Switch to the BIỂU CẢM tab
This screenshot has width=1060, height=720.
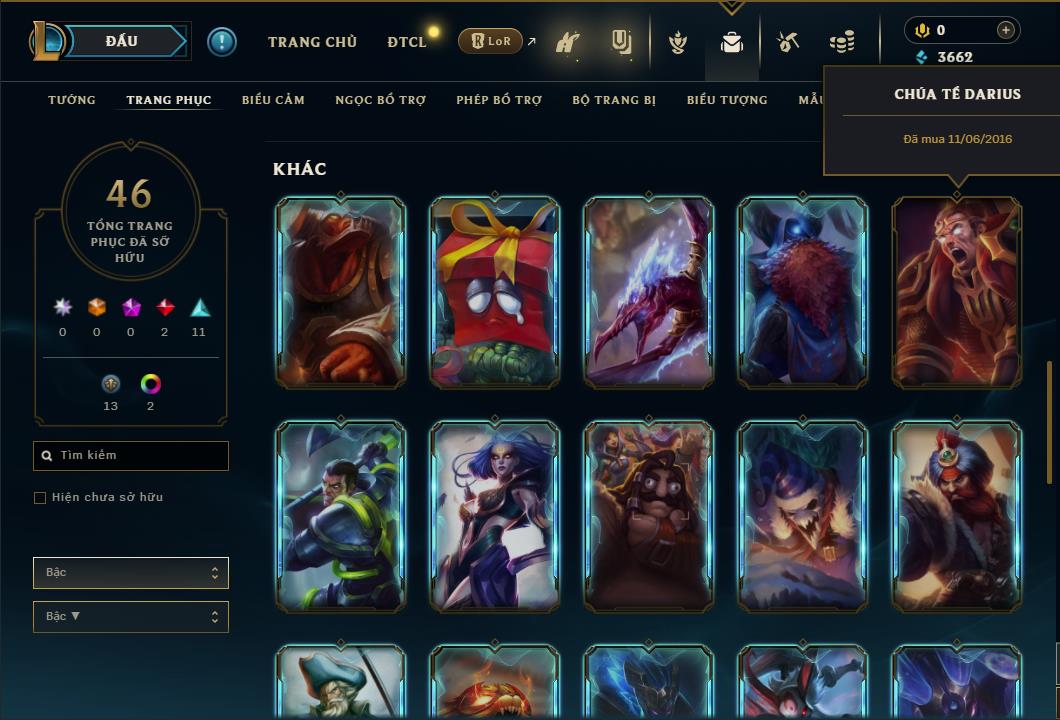click(x=273, y=100)
